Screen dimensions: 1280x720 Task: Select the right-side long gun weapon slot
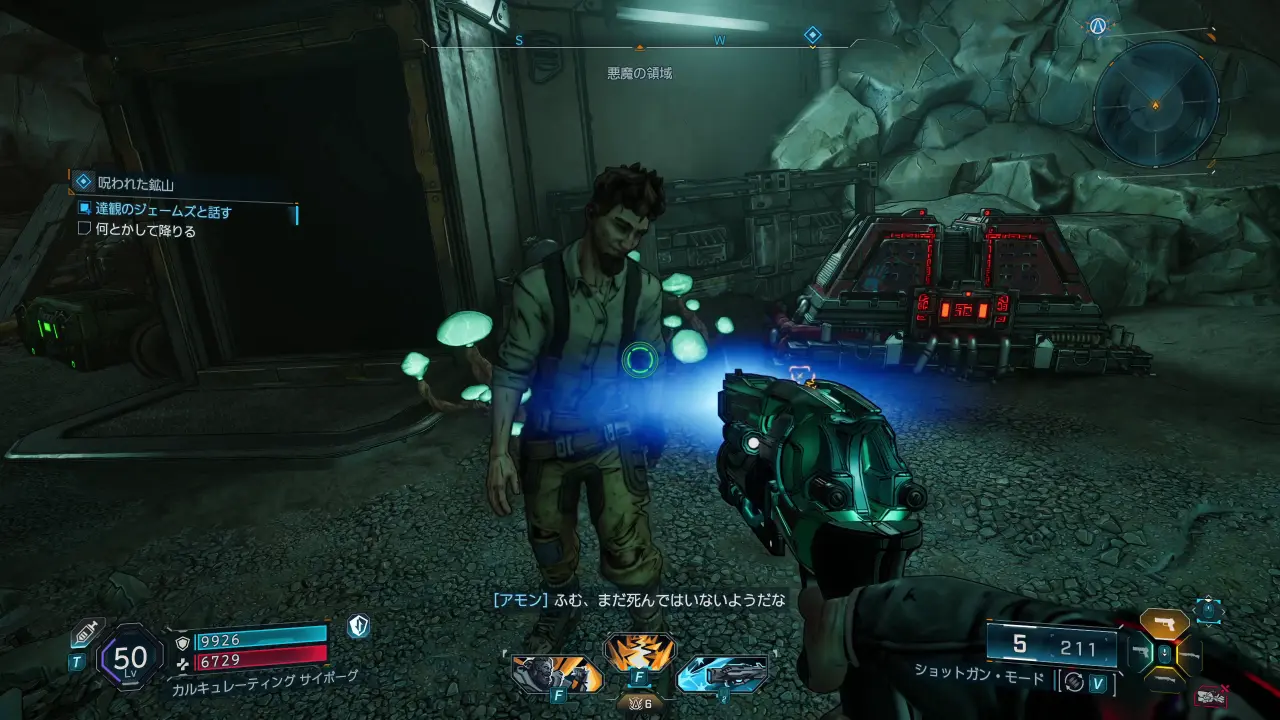1191,655
